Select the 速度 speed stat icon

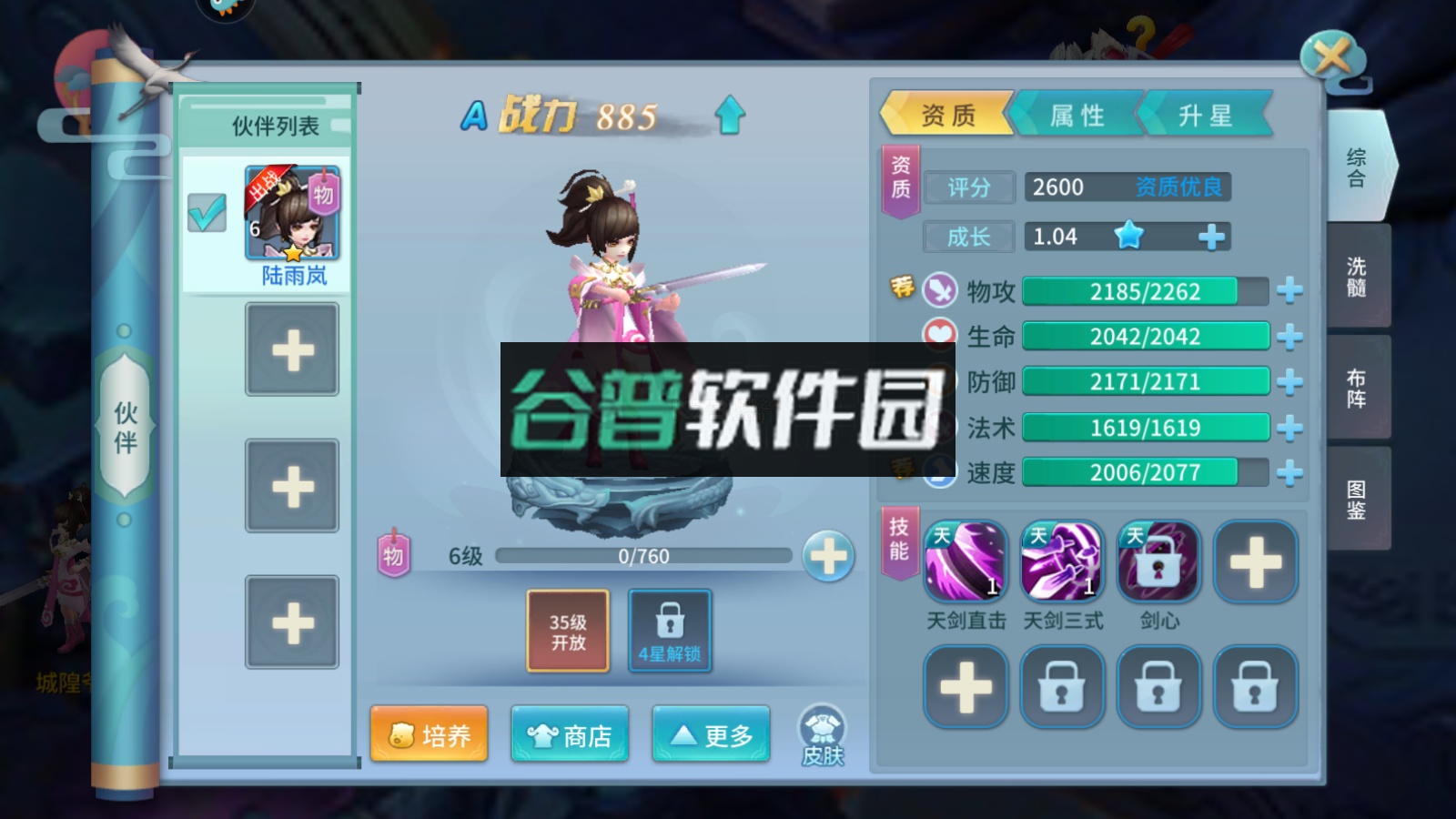[938, 472]
